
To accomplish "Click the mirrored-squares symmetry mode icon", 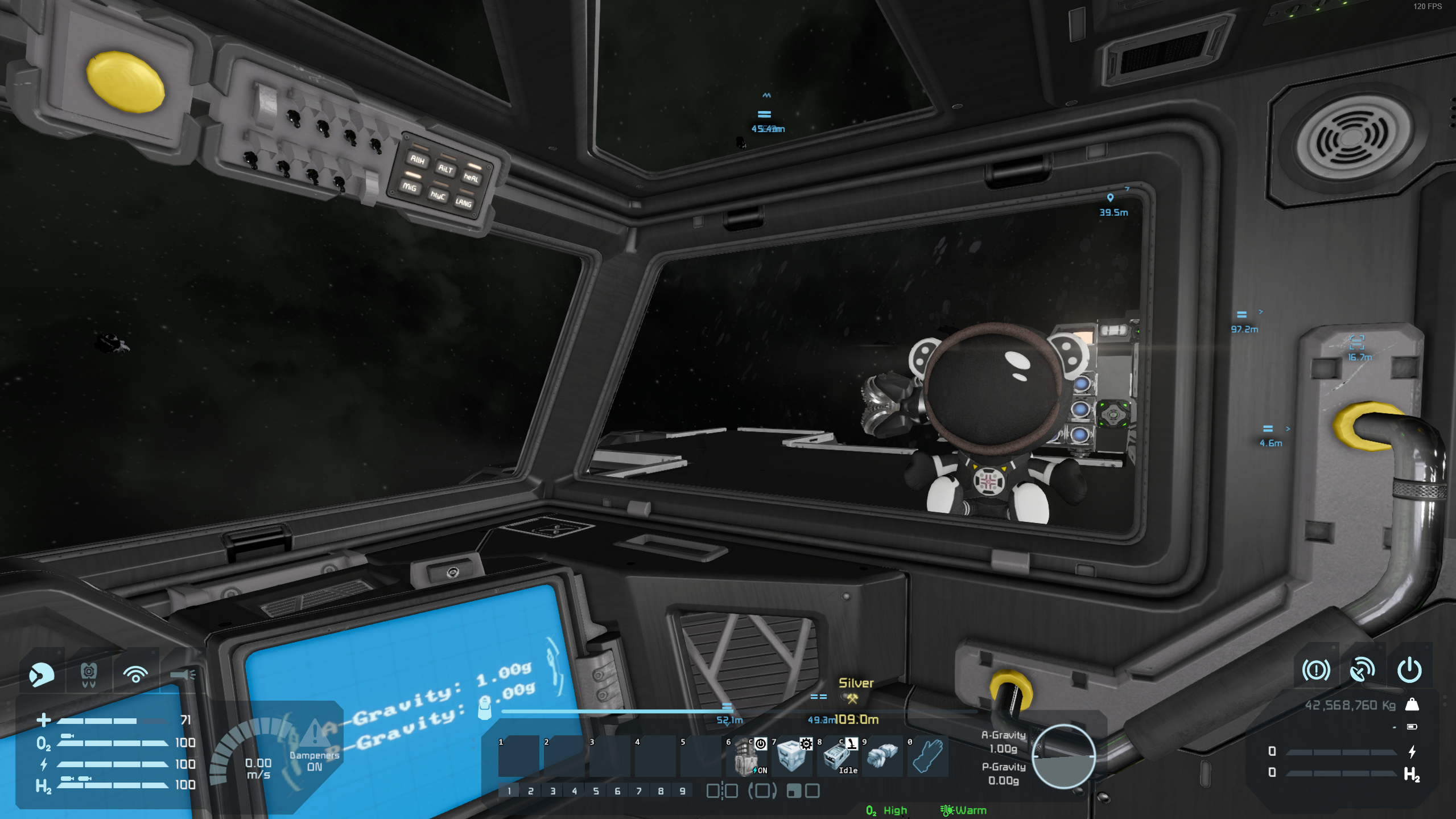I will point(721,791).
